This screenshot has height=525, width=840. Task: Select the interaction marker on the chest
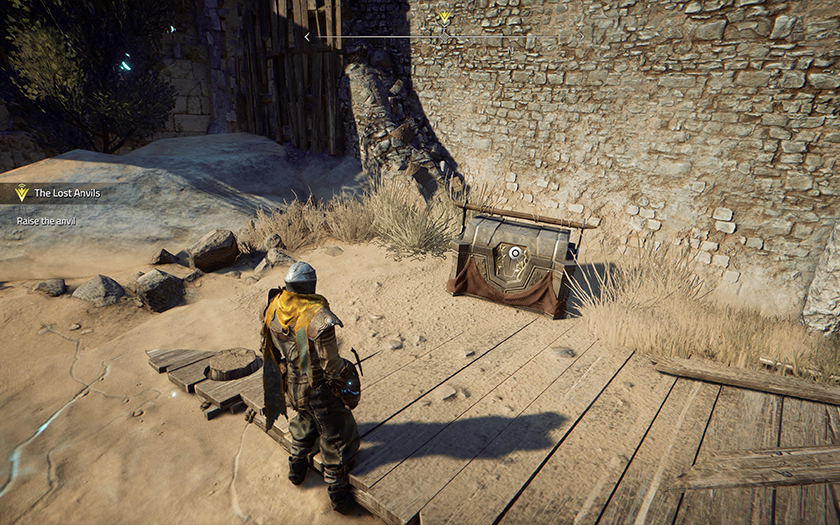pyautogui.click(x=515, y=254)
